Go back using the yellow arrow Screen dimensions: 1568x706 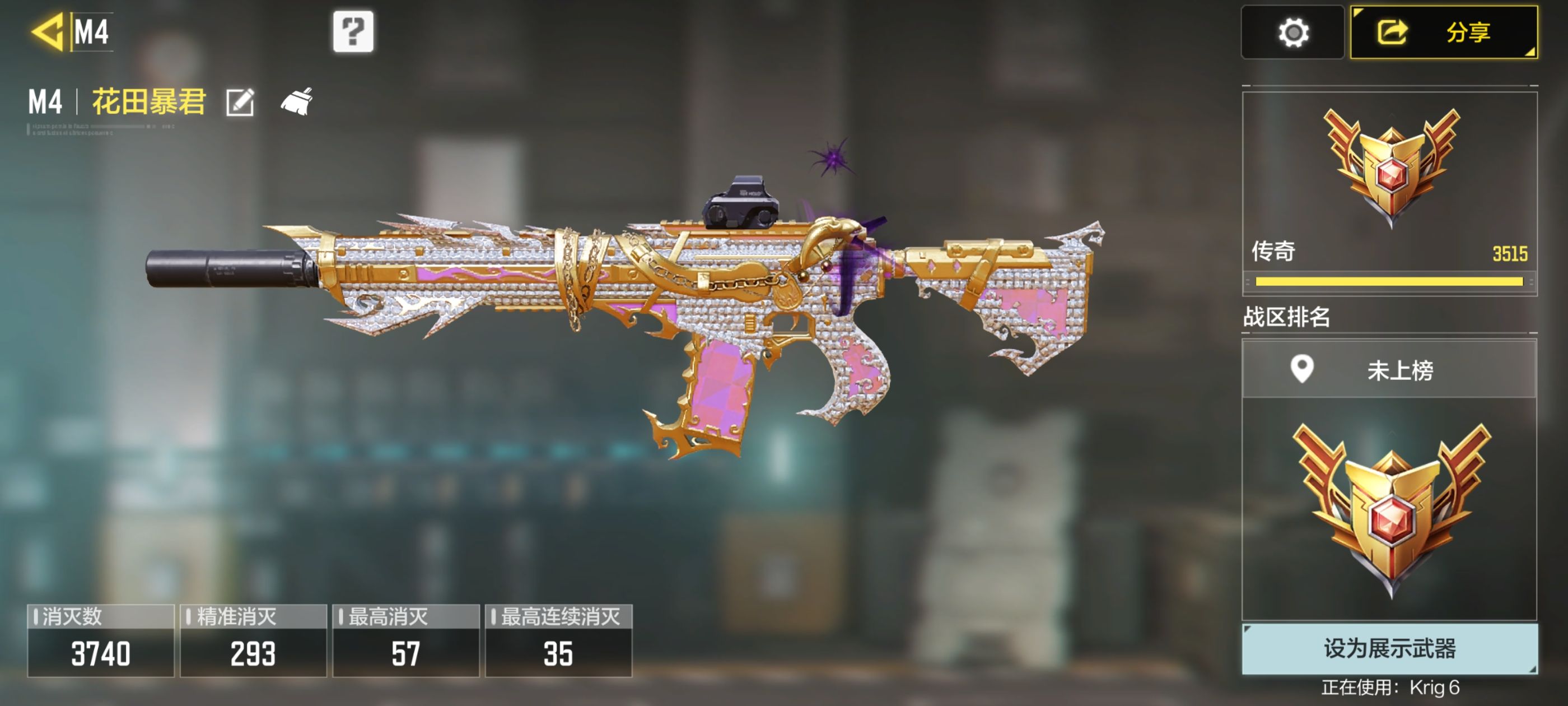tap(48, 32)
